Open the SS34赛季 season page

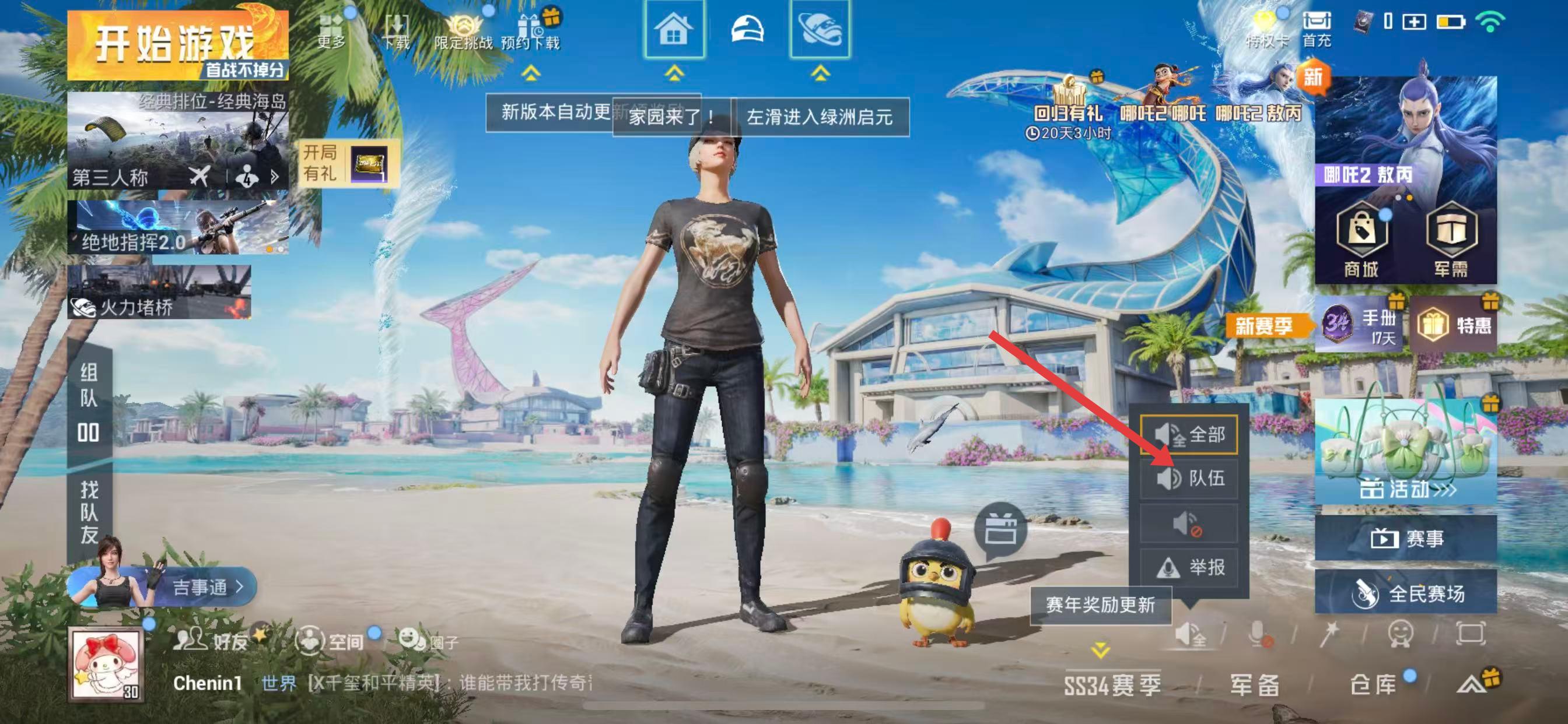tap(1112, 684)
